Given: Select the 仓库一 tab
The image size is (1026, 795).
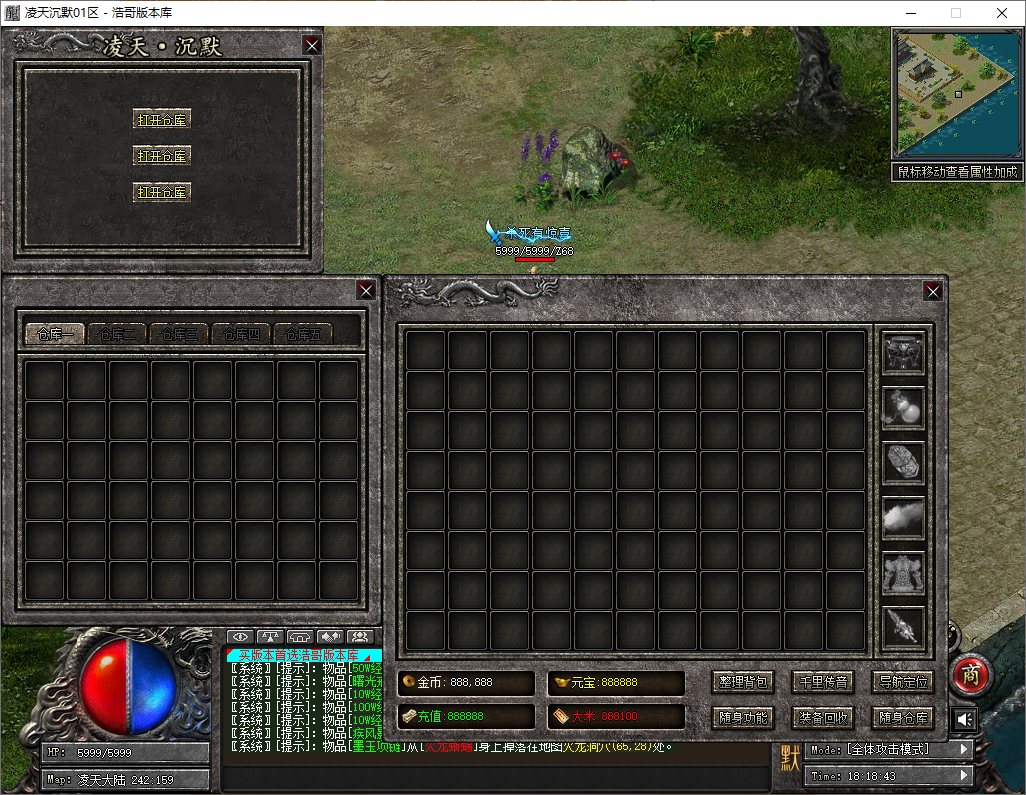Looking at the screenshot, I should point(56,334).
